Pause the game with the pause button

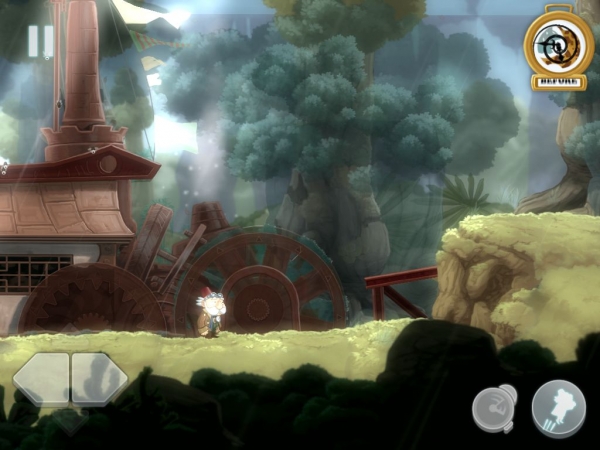(x=40, y=41)
